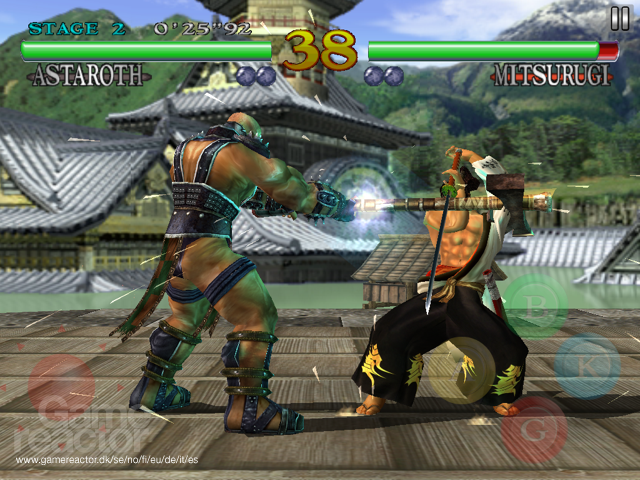
Task: Tap the blue K kick button
Action: (x=588, y=367)
